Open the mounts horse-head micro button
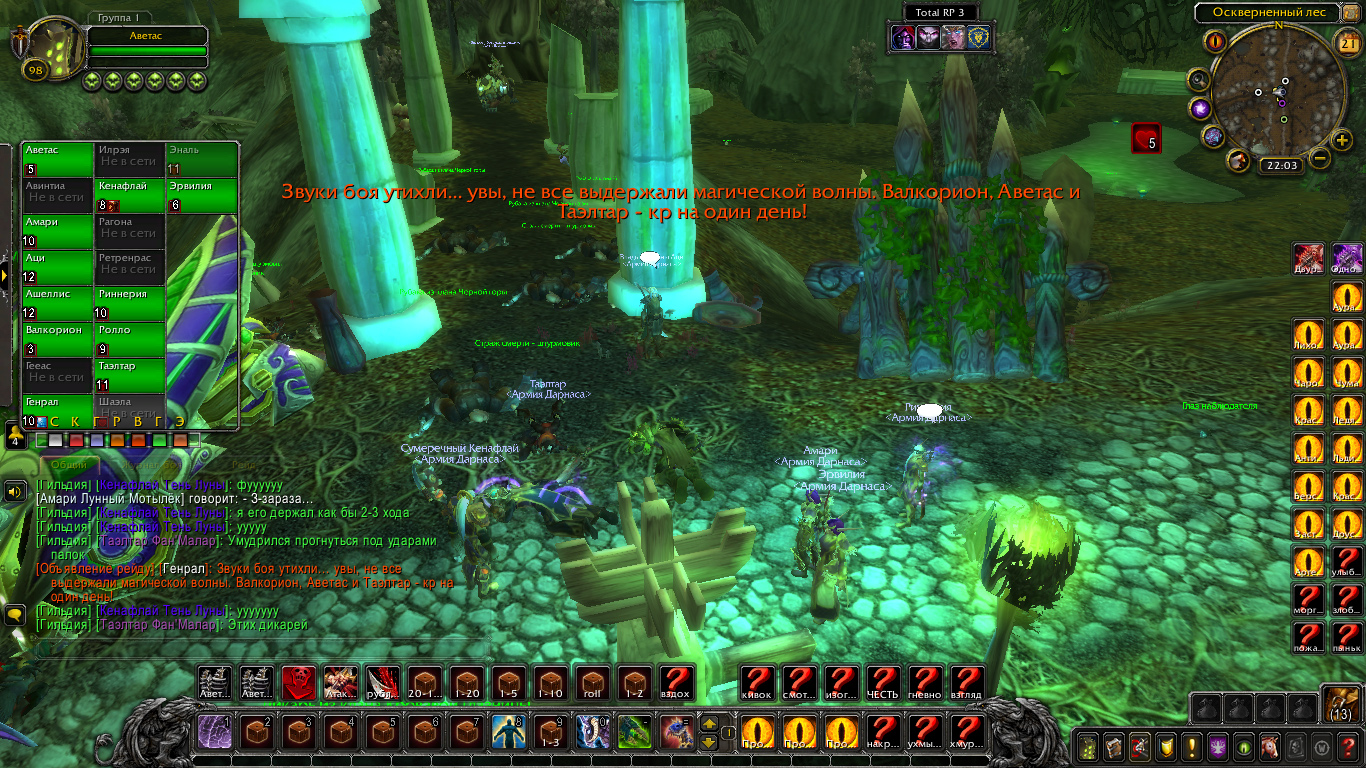Viewport: 1366px width, 768px height. point(1270,746)
